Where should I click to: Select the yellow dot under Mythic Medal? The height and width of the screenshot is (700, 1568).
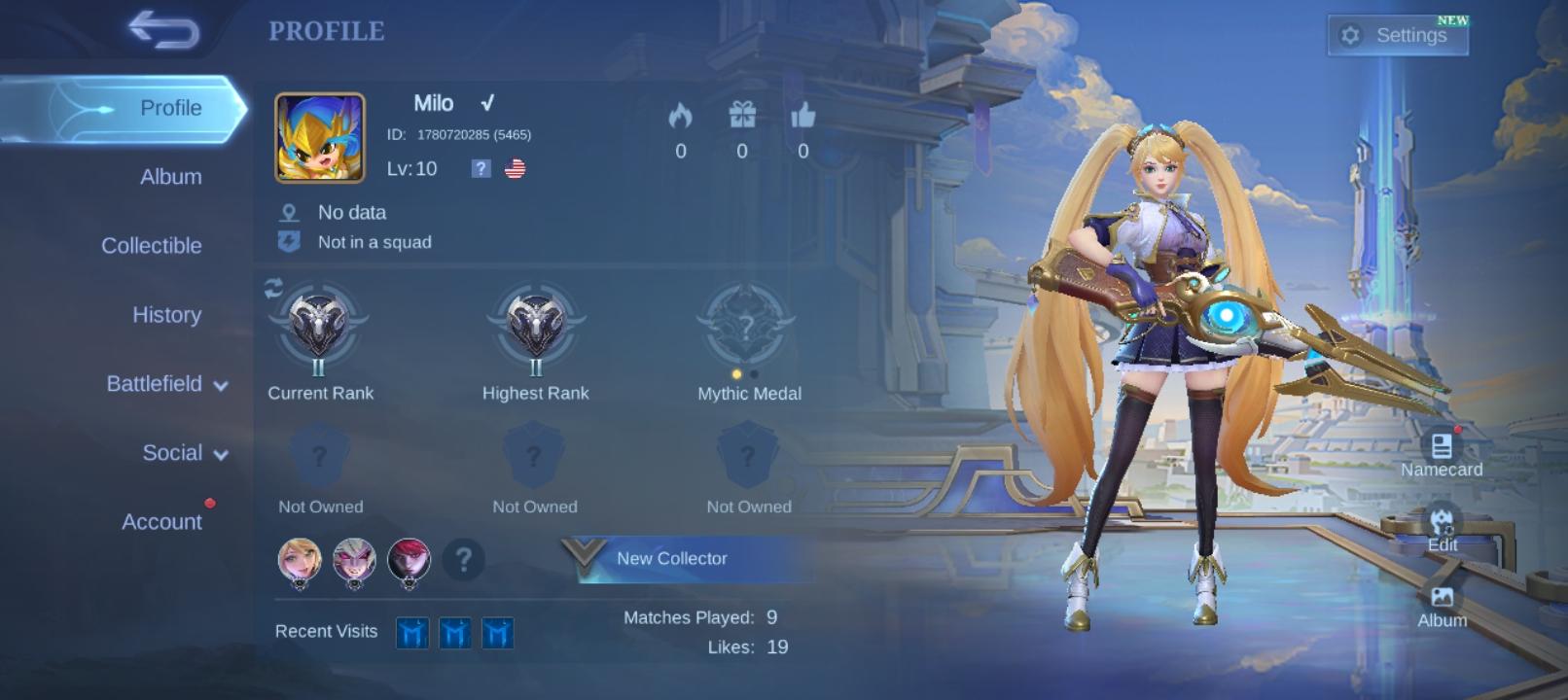tap(737, 372)
